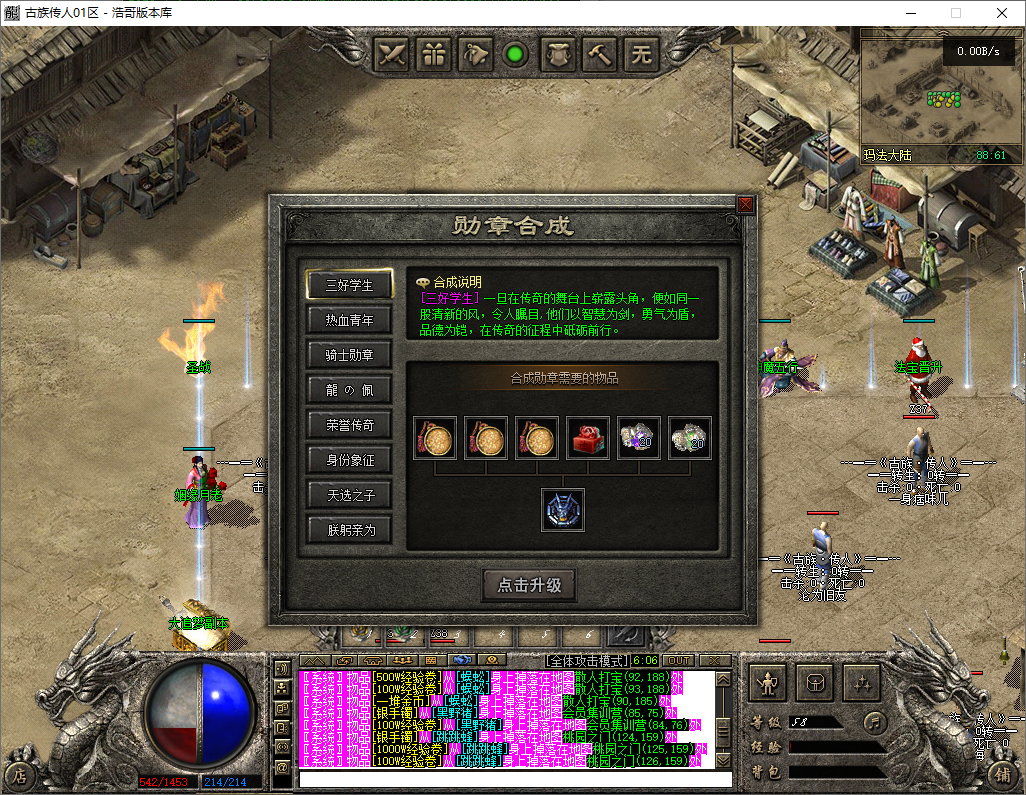Open the gift box icon in top bar
This screenshot has height=795, width=1026.
tap(434, 54)
